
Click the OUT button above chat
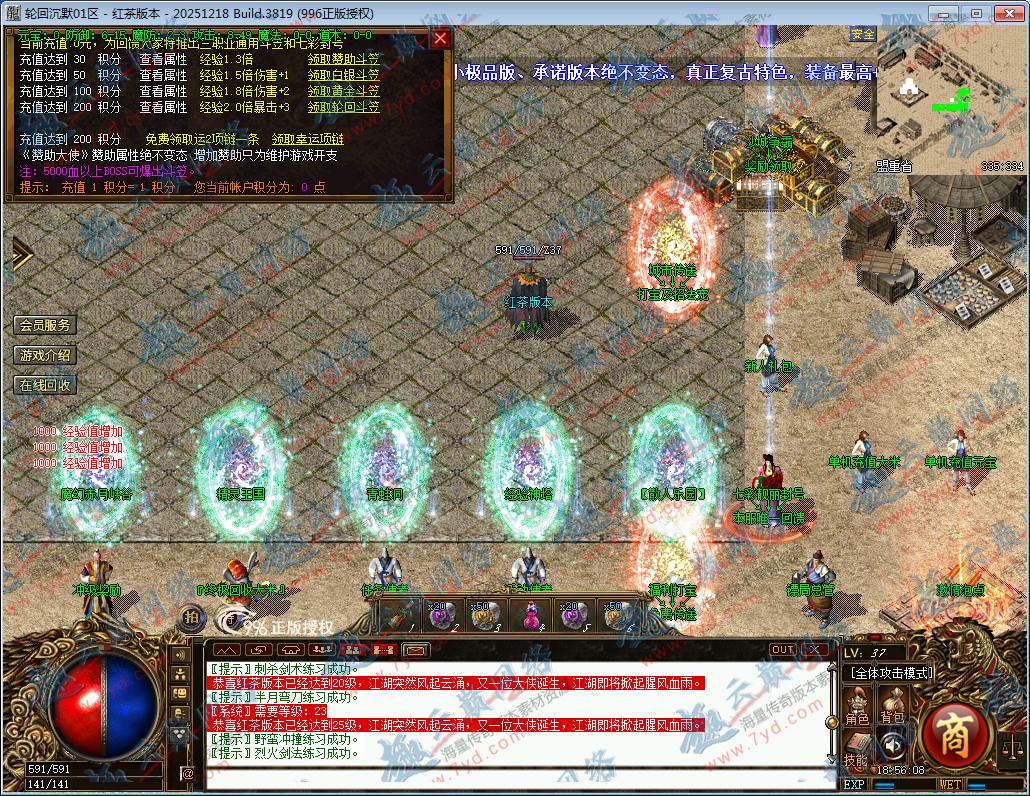pyautogui.click(x=783, y=650)
